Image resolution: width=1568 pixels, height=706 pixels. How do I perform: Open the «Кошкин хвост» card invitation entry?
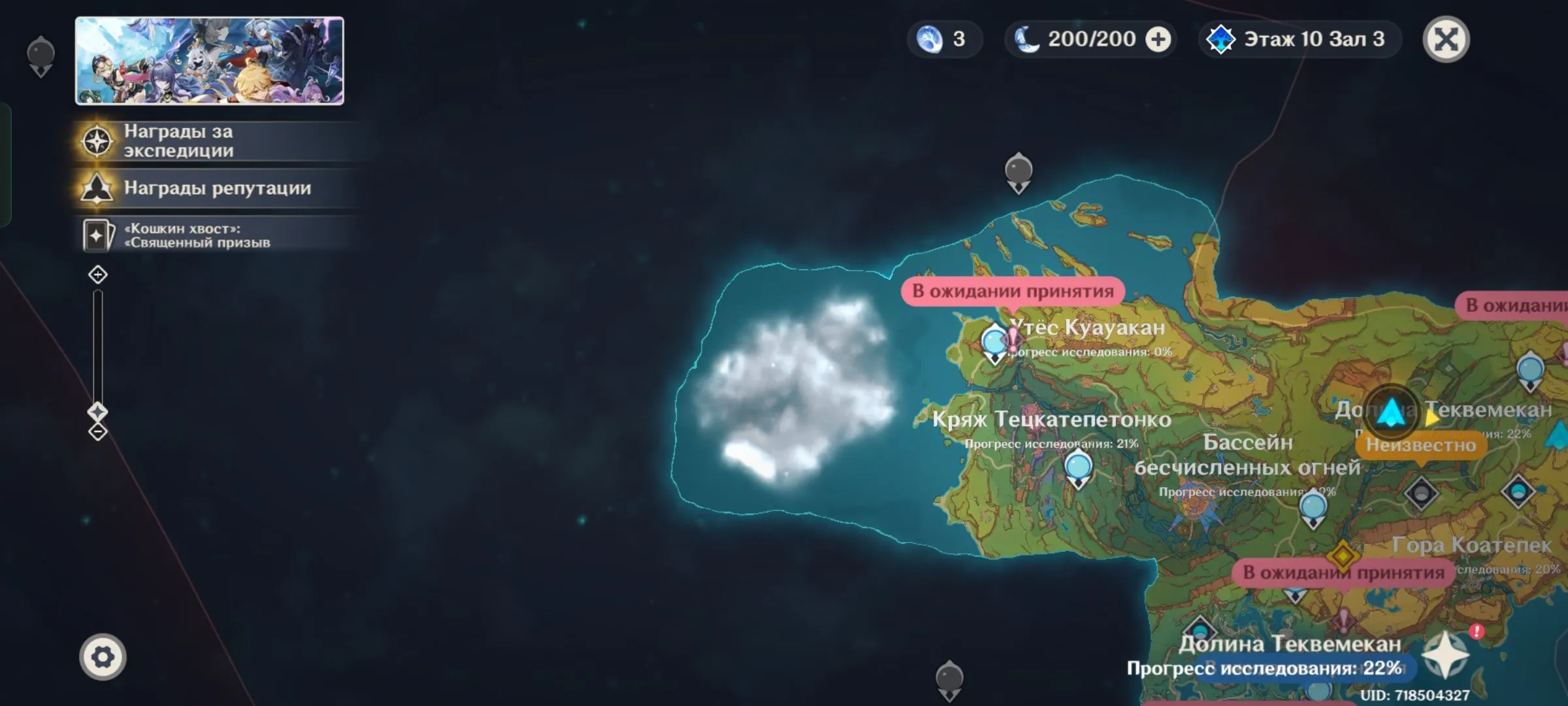196,235
